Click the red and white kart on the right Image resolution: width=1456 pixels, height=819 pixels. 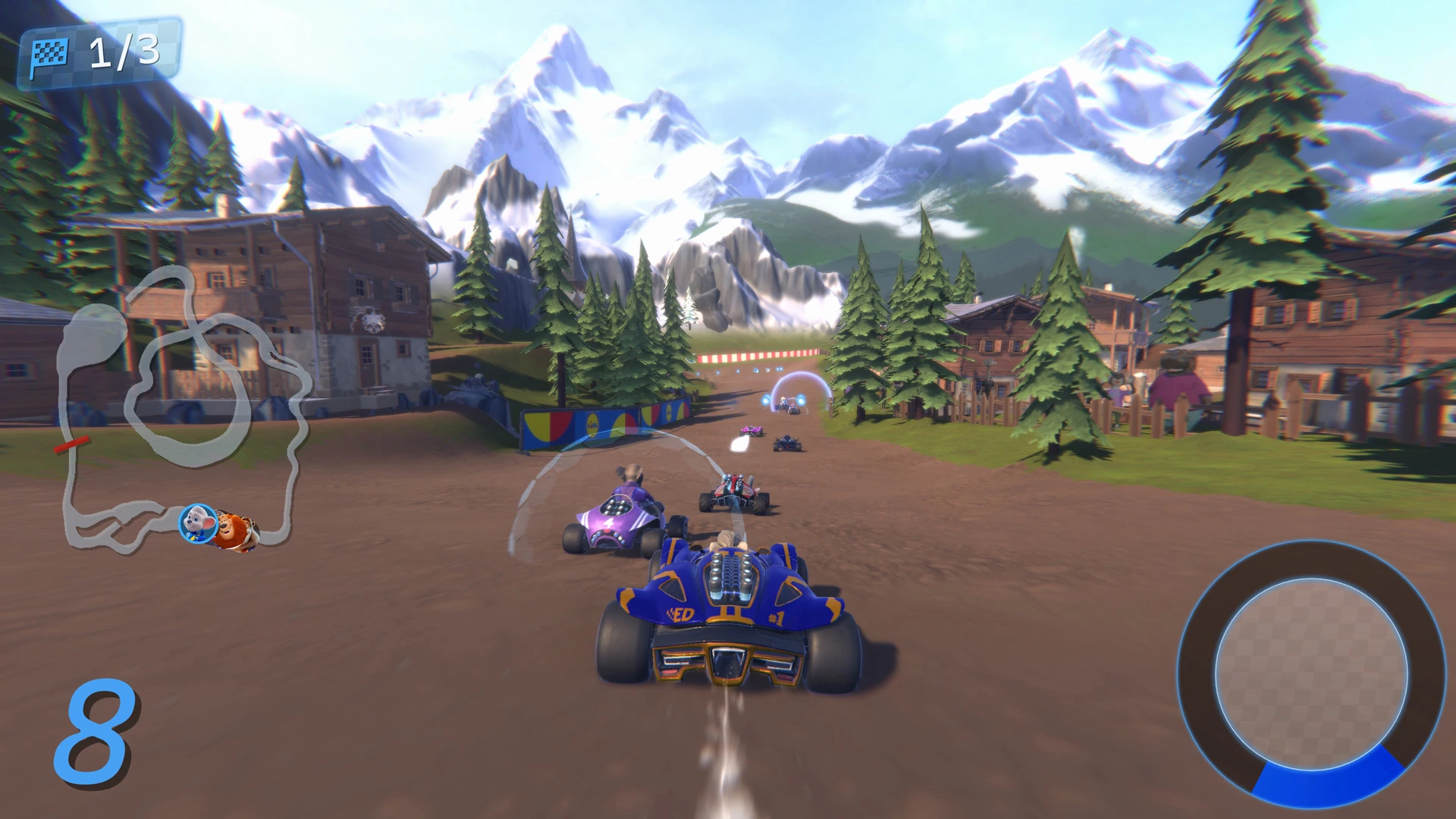point(732,493)
